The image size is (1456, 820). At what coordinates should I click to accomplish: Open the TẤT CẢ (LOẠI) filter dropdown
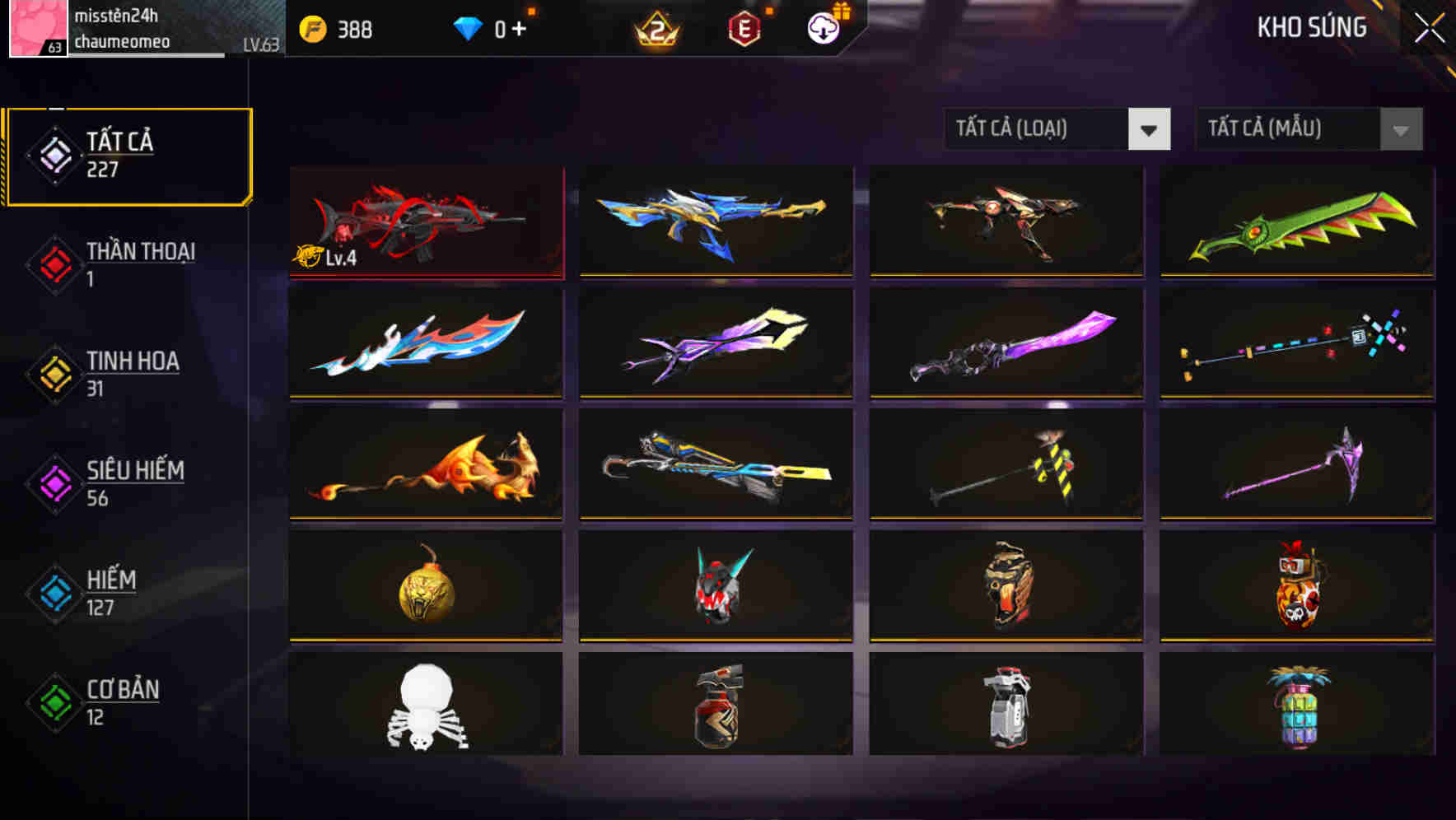(1057, 129)
